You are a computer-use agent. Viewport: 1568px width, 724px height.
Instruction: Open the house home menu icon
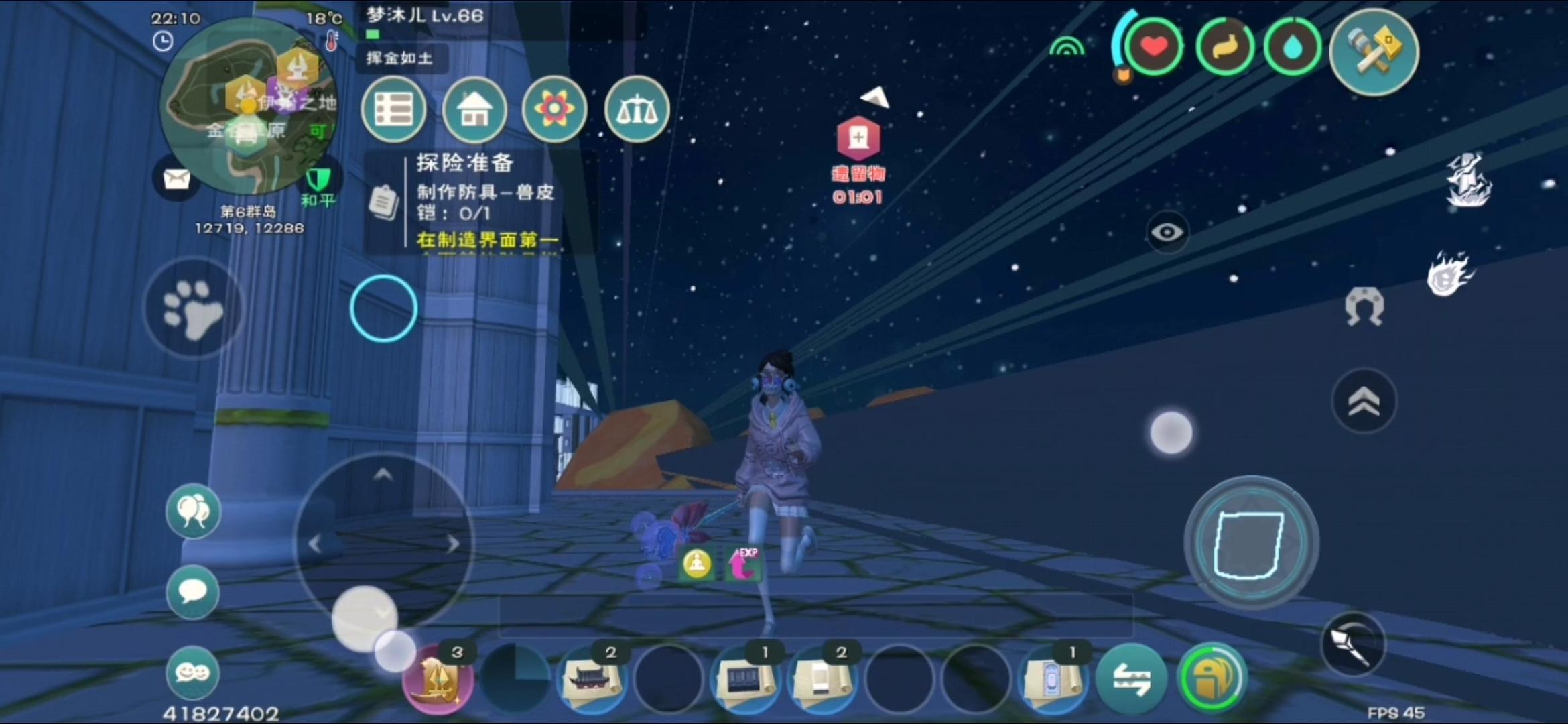pos(474,111)
